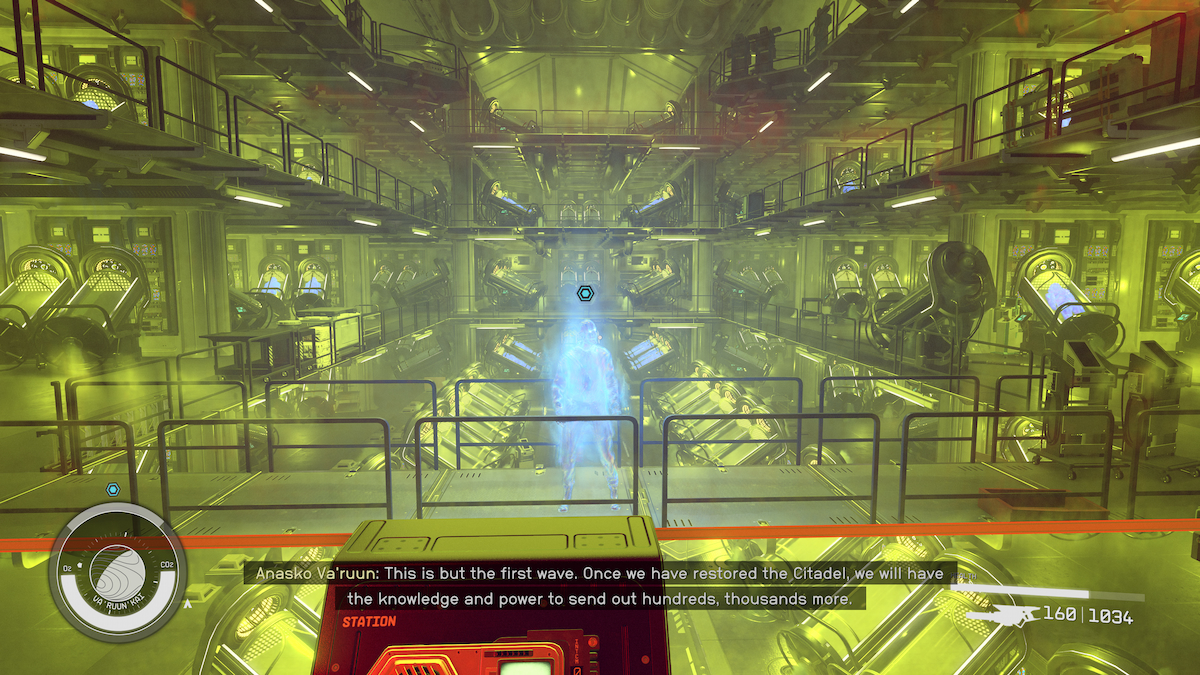Select the hexagon quest marker above the hologram
This screenshot has height=675, width=1200.
[585, 294]
